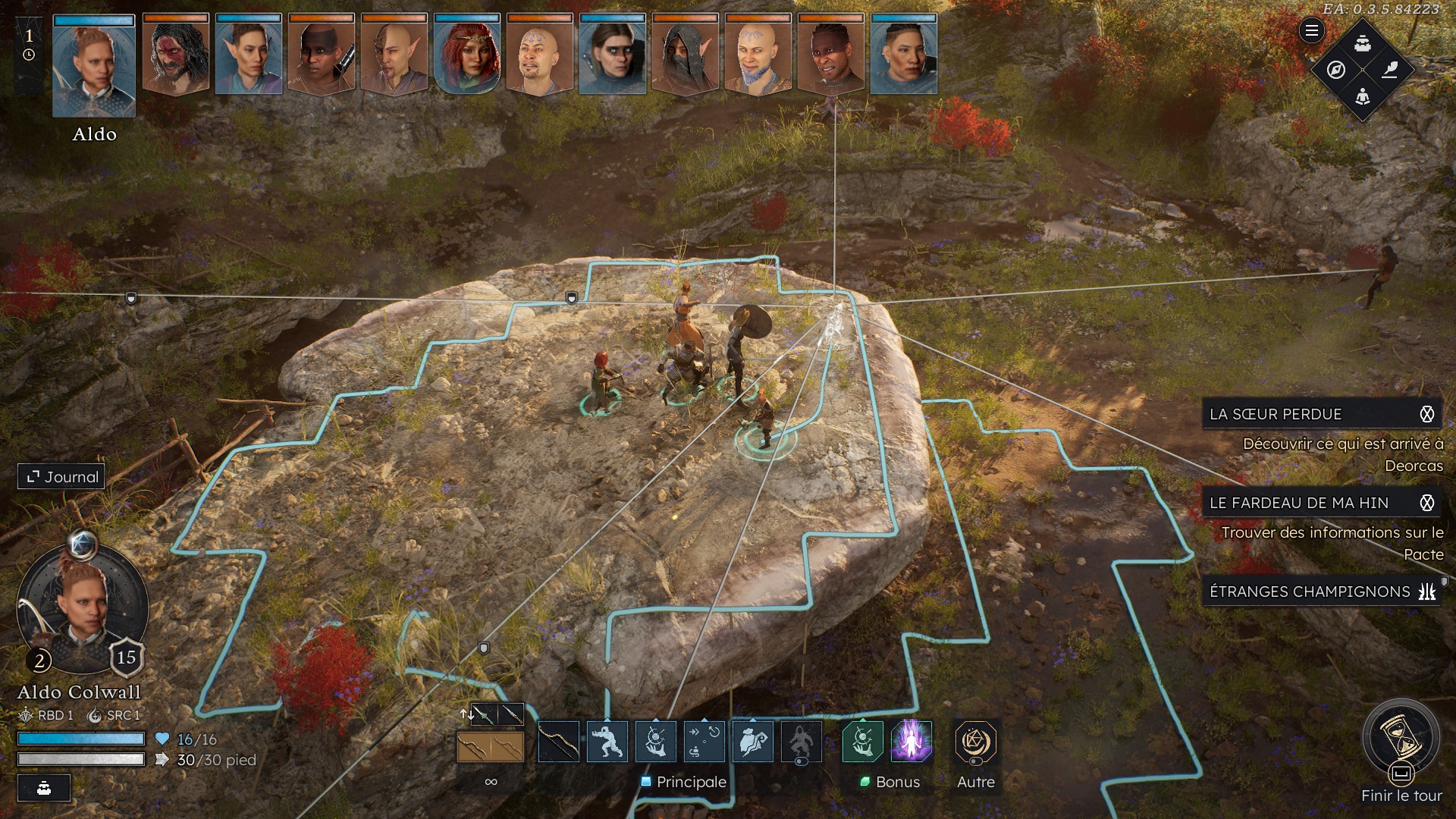Select the bow attack action

tap(558, 742)
